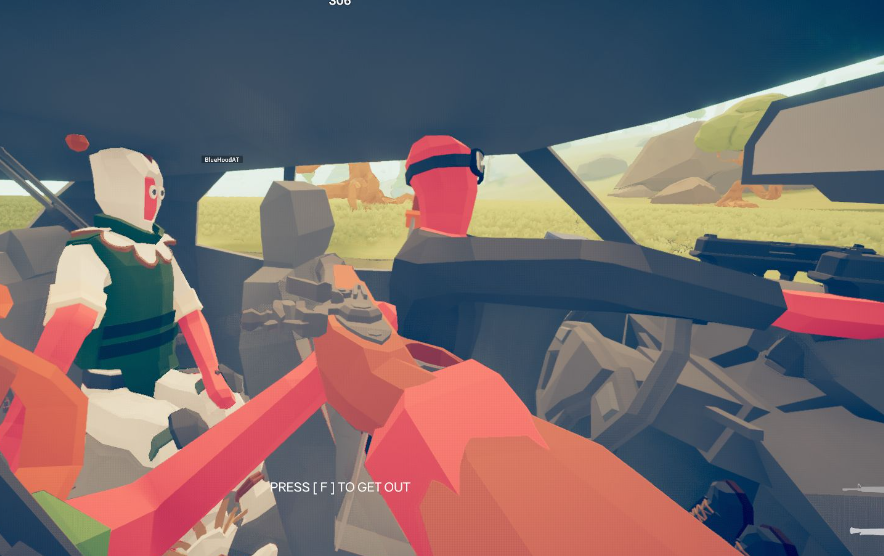Screen dimensions: 884x556
Task: Select the weapon silhouette with the raised sight
Action: coord(866,489)
